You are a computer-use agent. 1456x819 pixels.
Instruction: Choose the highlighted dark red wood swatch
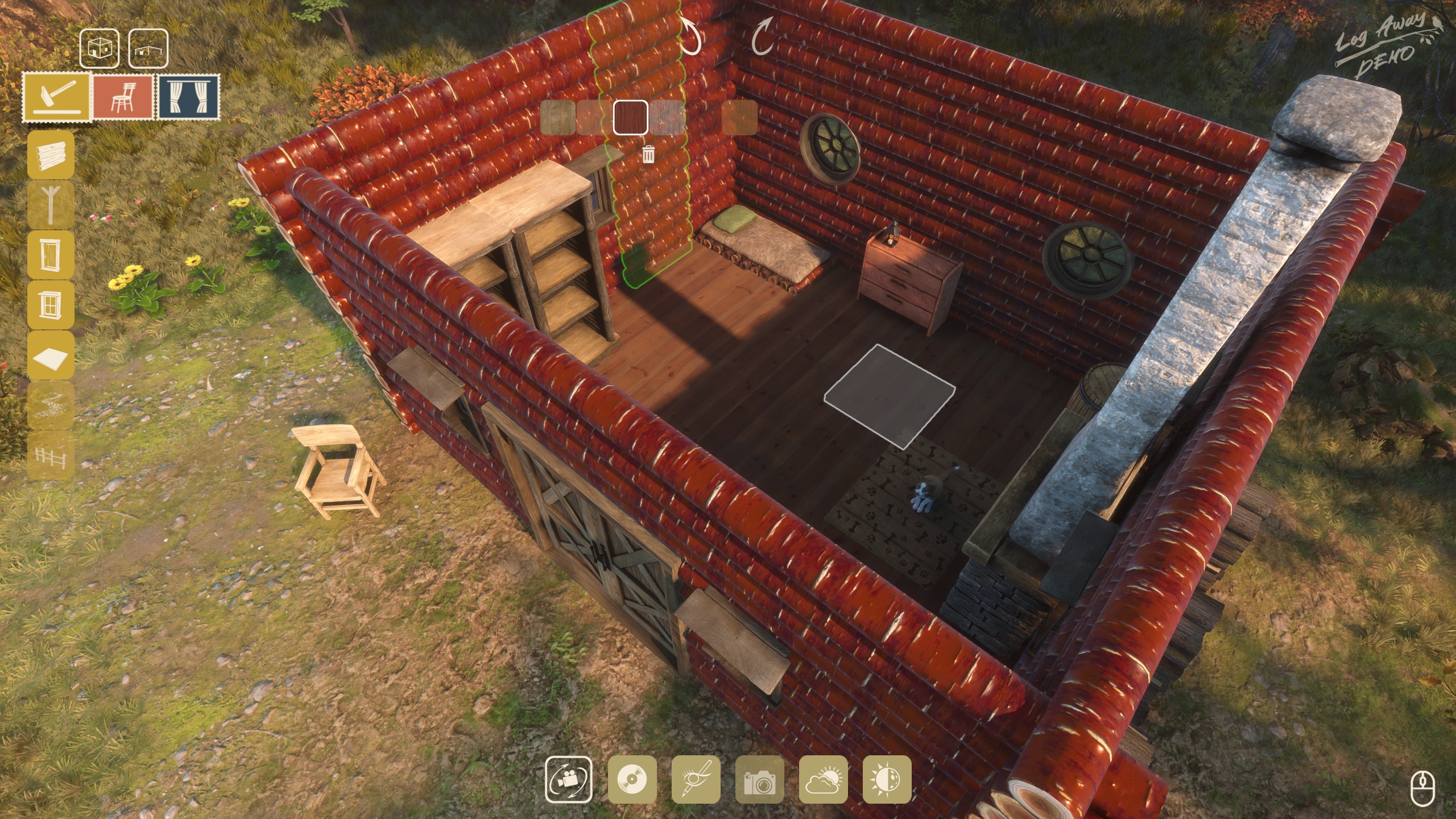[630, 118]
